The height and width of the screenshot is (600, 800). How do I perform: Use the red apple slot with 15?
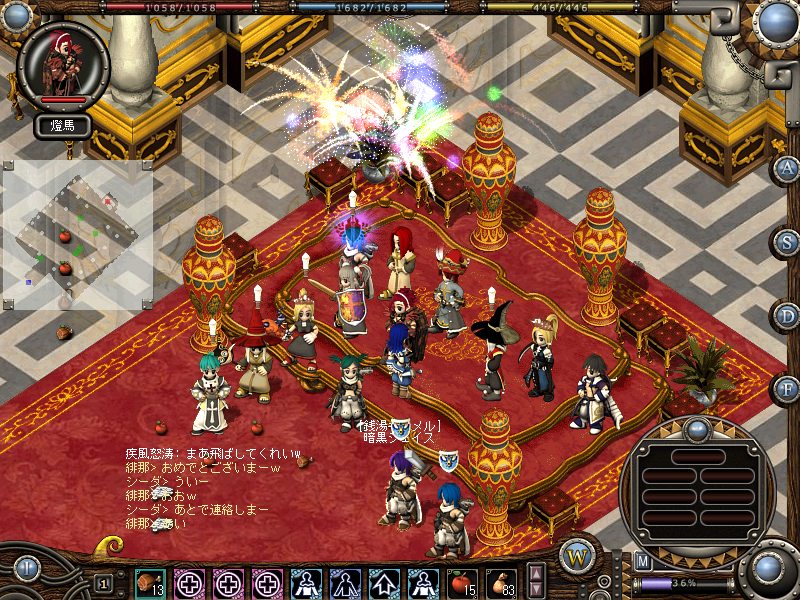coord(462,582)
